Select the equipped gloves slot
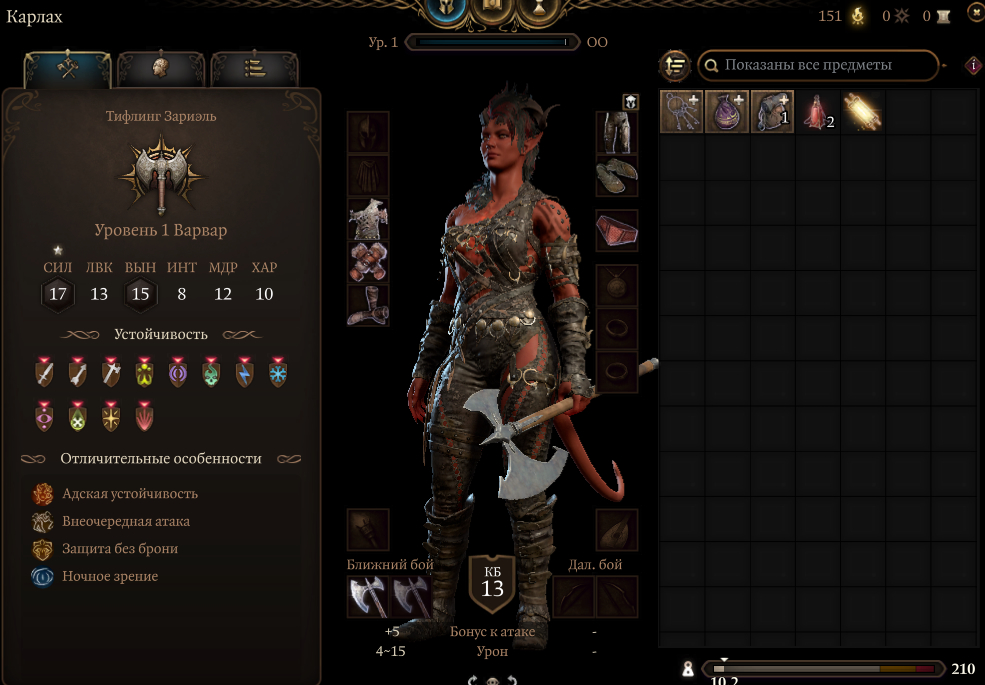The width and height of the screenshot is (985, 685). pos(368,262)
